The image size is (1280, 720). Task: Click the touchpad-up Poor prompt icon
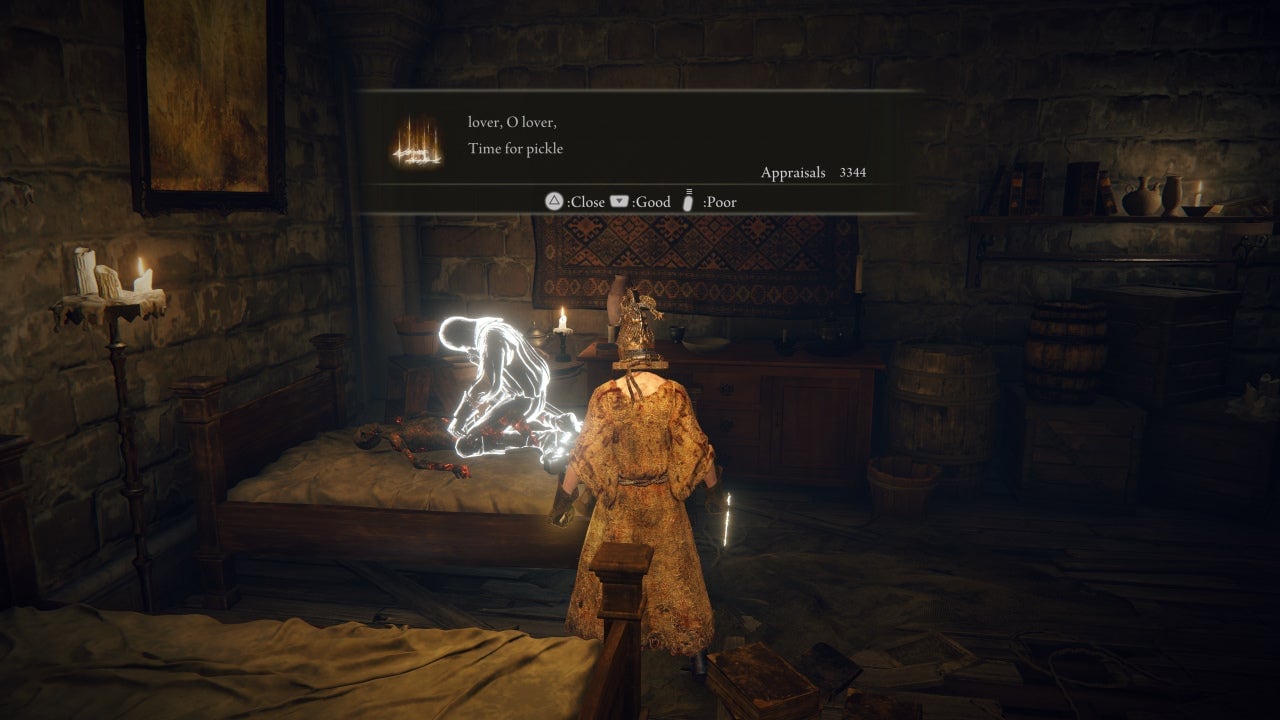(x=687, y=202)
